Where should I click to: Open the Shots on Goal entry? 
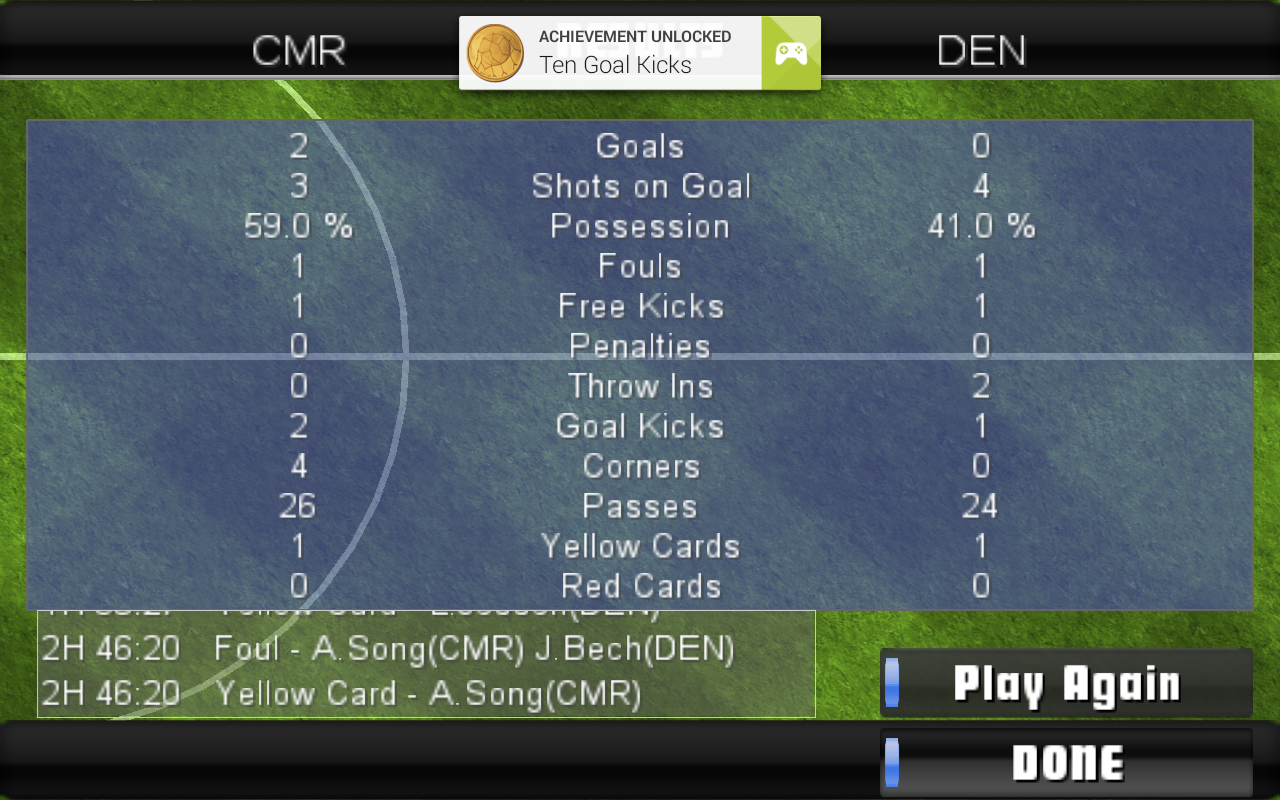640,186
